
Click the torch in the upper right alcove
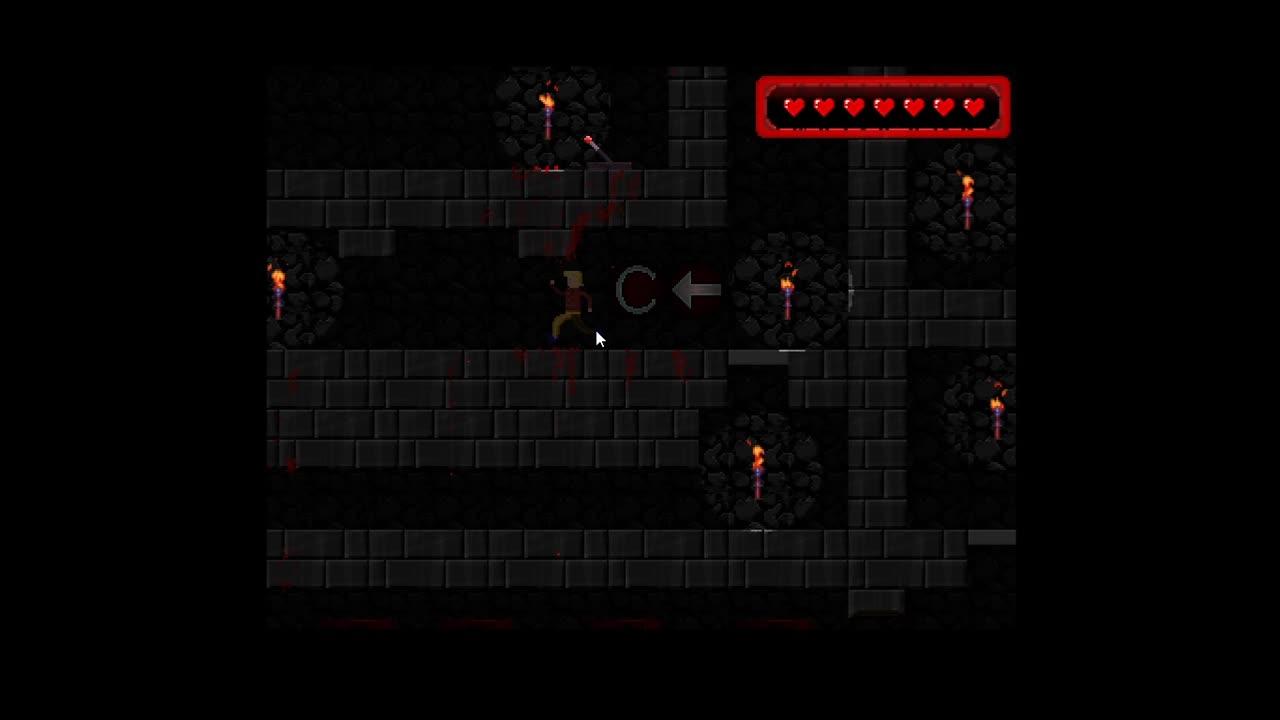click(967, 195)
